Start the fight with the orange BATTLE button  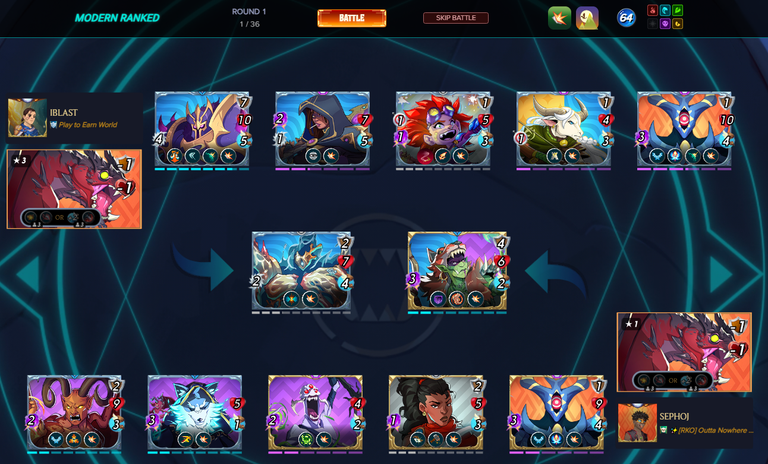(351, 18)
